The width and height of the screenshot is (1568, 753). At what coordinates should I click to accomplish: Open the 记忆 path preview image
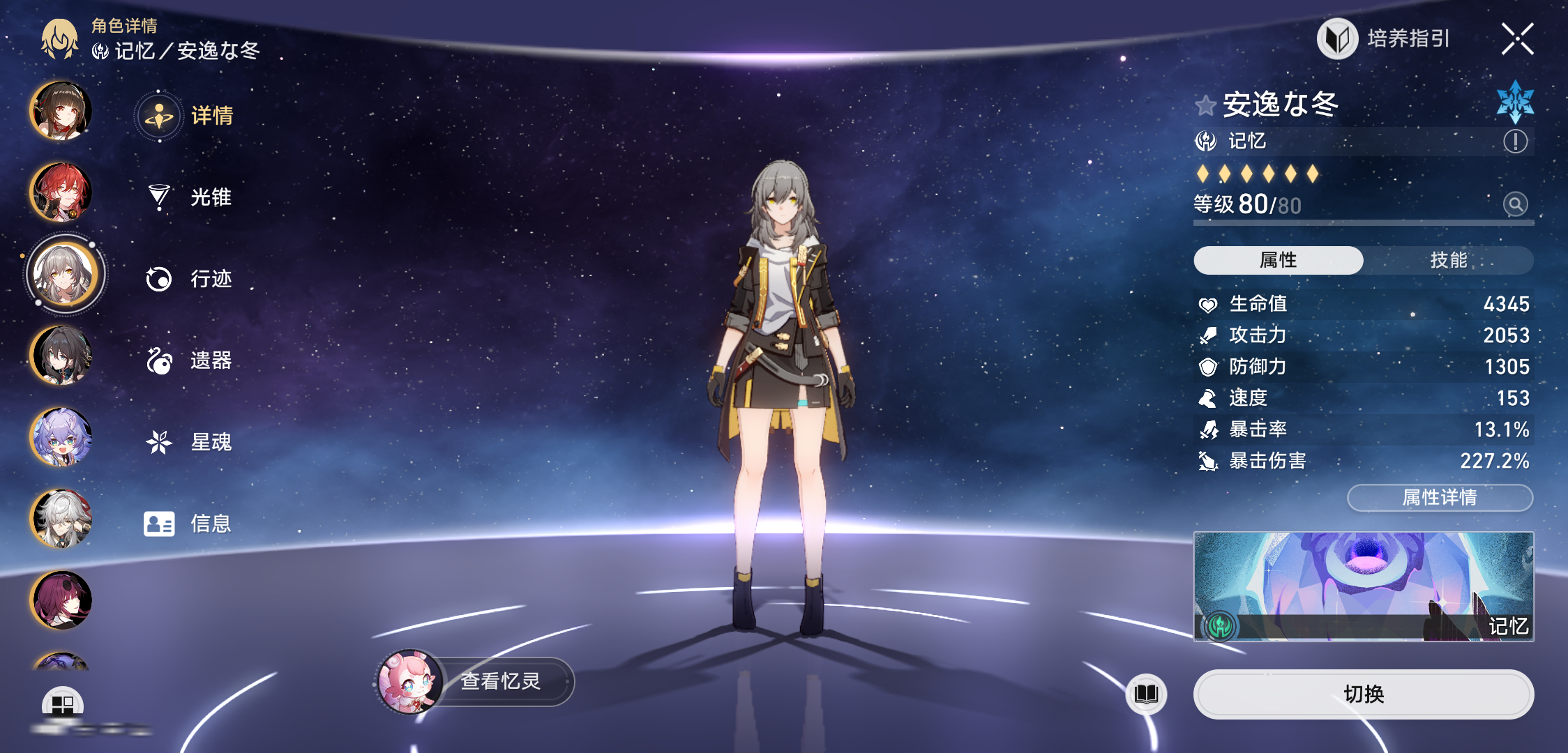(1363, 586)
